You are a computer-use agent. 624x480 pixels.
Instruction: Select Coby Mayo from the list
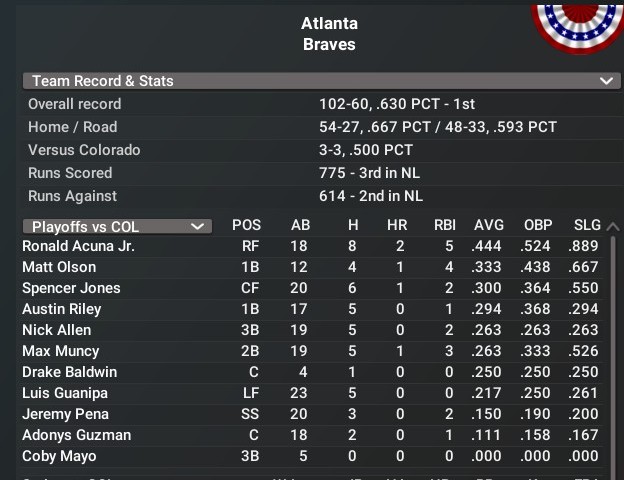pos(59,456)
